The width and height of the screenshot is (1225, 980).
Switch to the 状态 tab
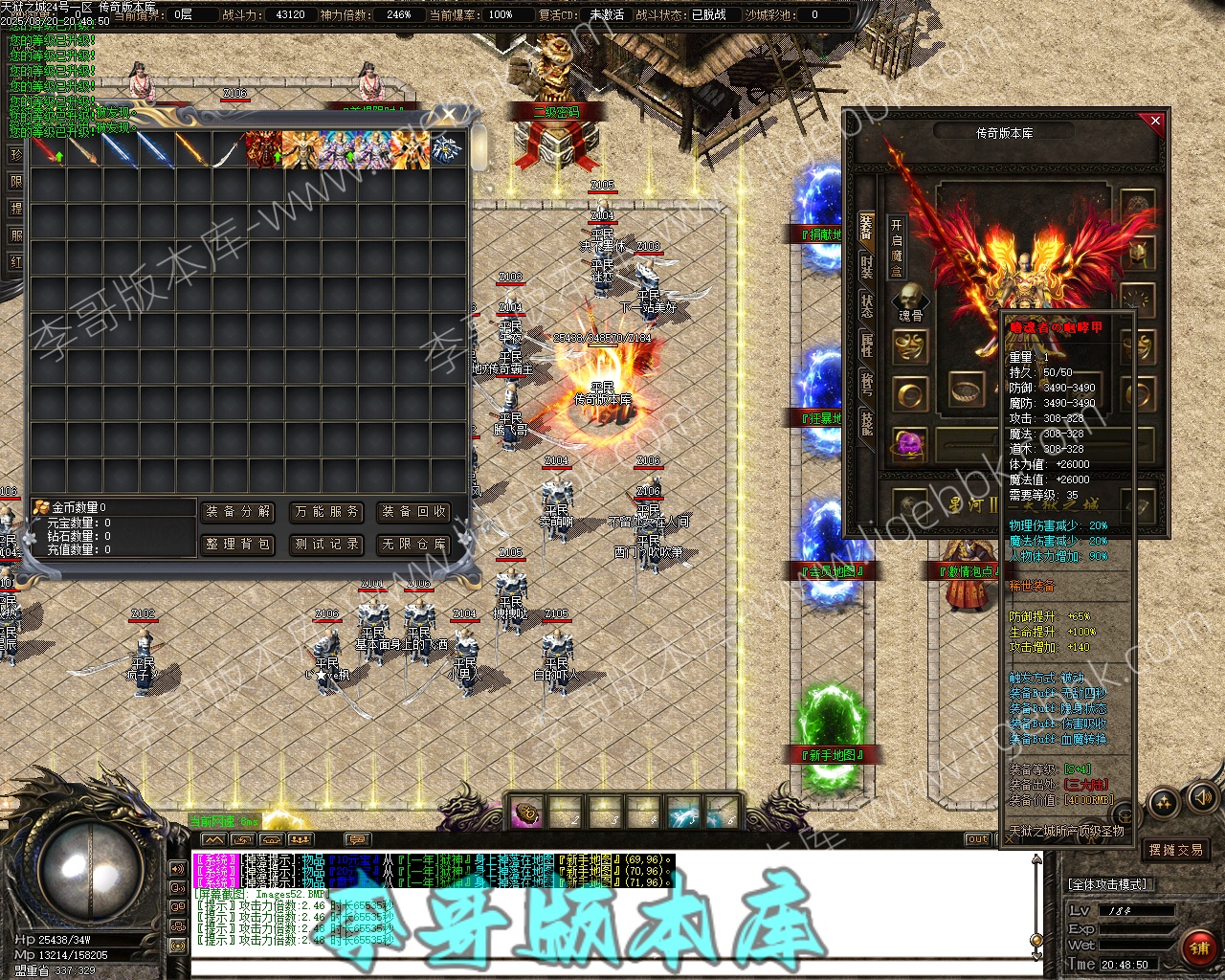tap(866, 306)
